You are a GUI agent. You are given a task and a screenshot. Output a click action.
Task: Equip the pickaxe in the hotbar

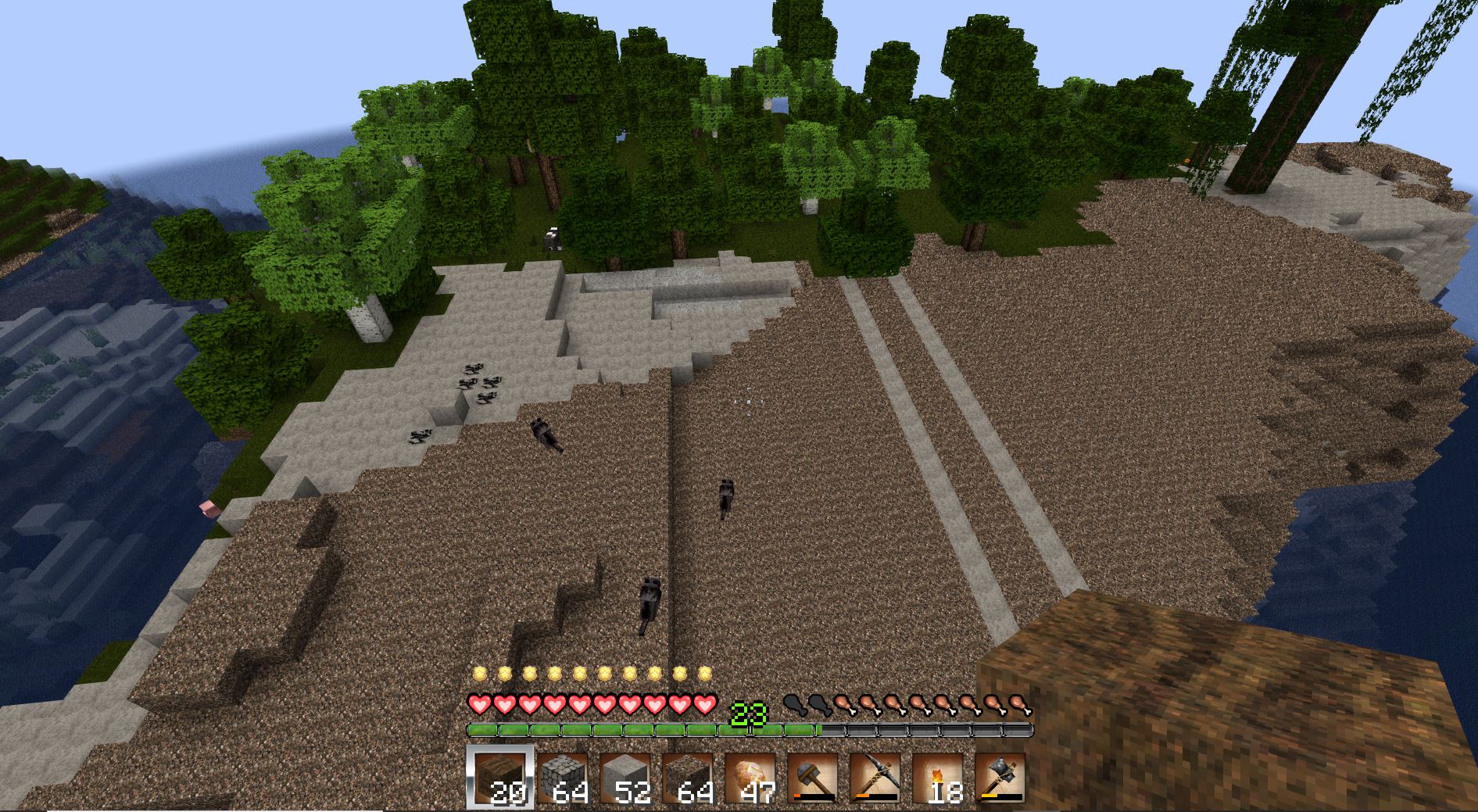pyautogui.click(x=875, y=778)
